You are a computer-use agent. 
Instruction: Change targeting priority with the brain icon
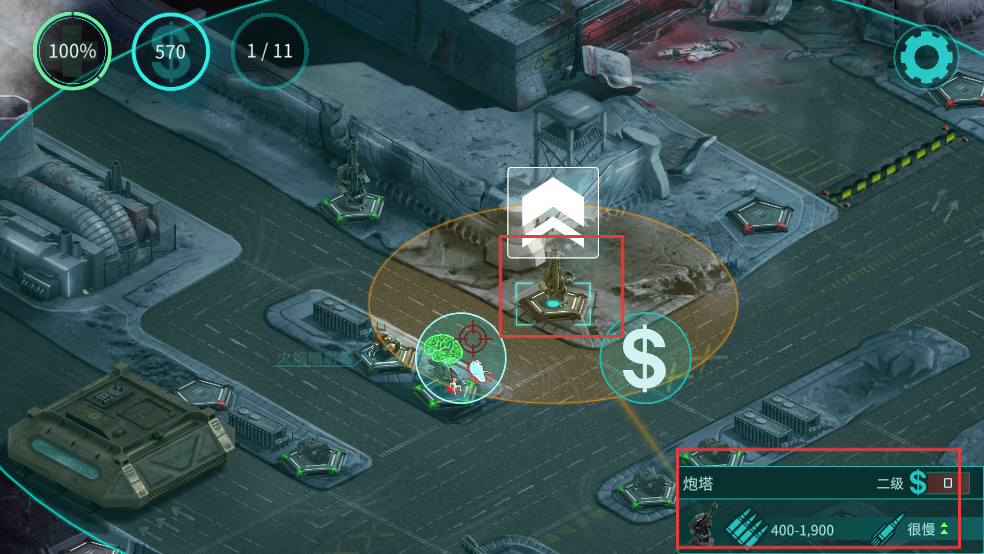[x=462, y=361]
